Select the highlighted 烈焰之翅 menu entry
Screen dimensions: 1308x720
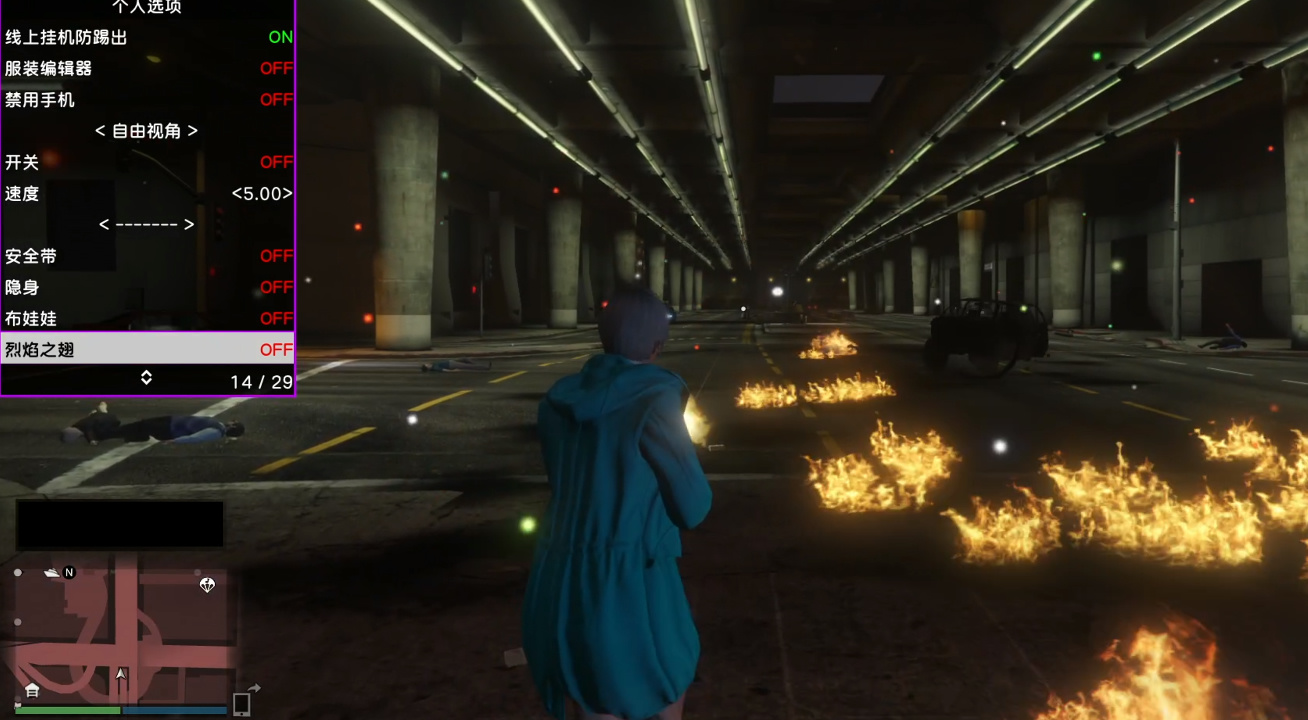pos(148,349)
